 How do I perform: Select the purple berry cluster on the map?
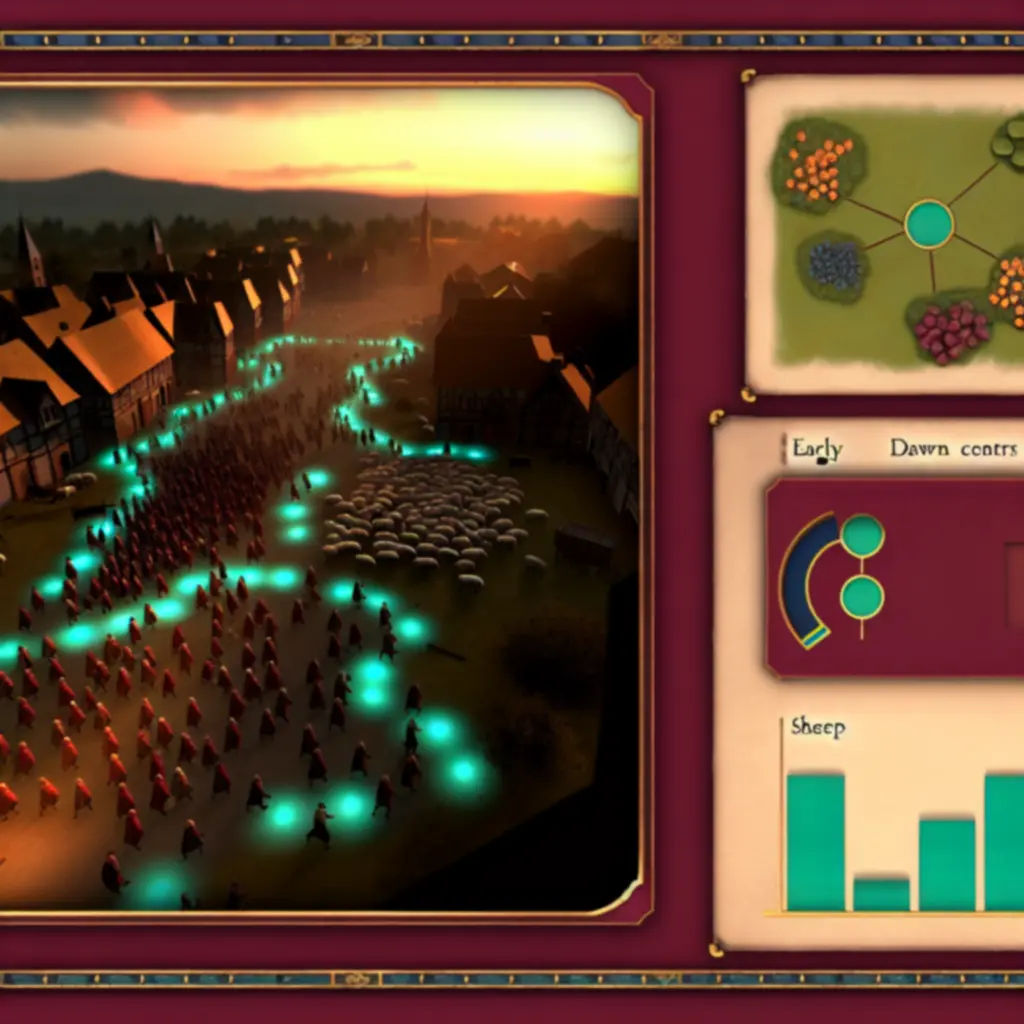950,330
